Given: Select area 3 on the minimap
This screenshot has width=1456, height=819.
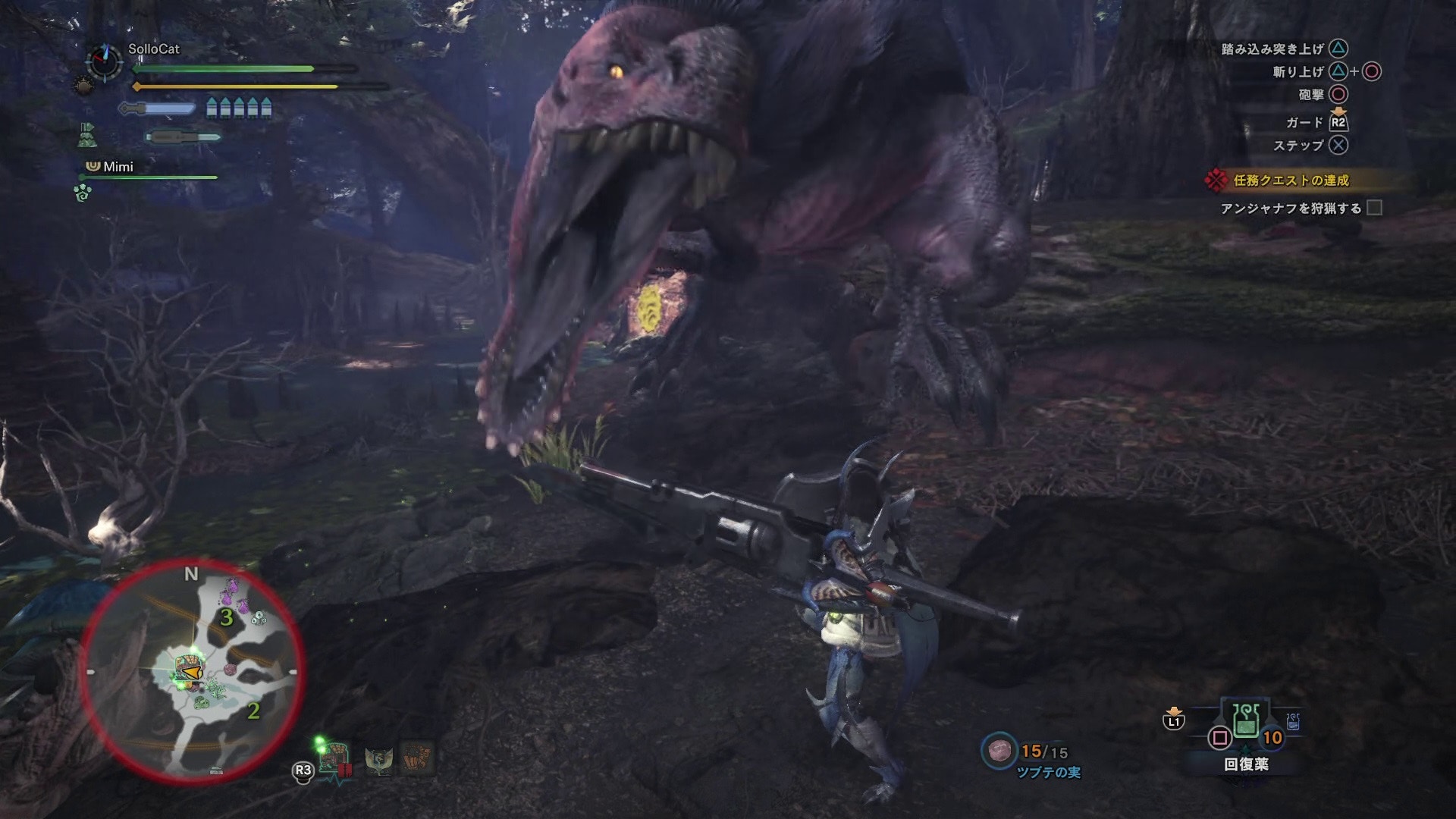Looking at the screenshot, I should pyautogui.click(x=226, y=617).
